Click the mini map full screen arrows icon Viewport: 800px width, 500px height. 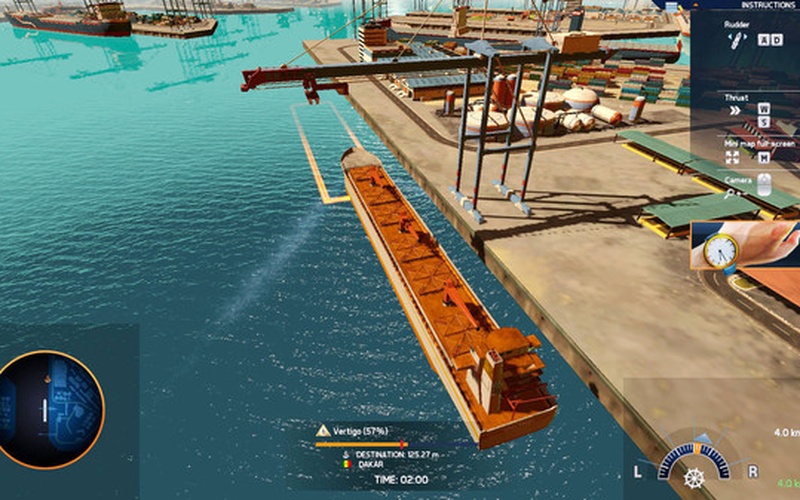[733, 157]
